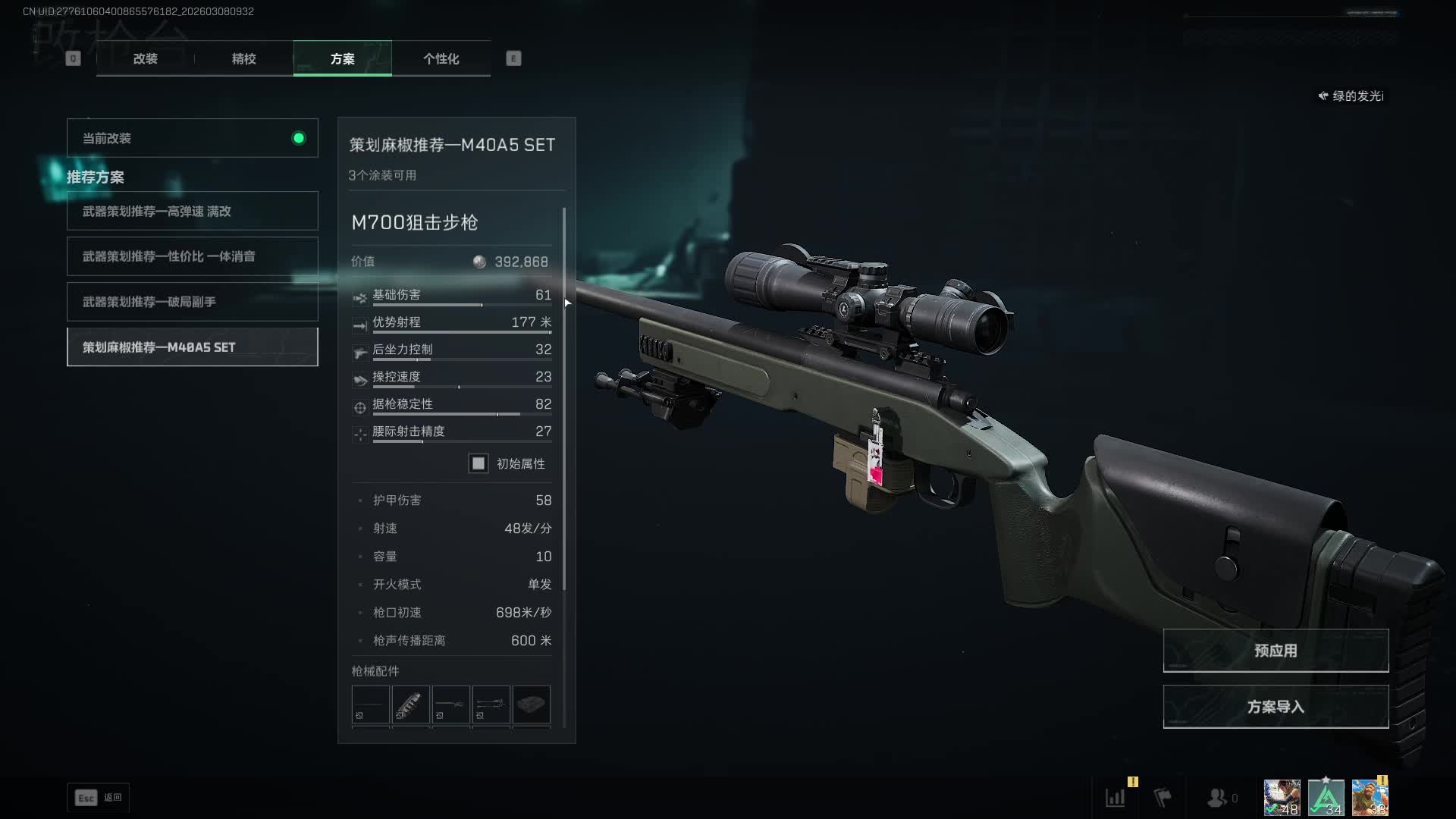Pick the 性价比 一体消音 scheme

192,256
